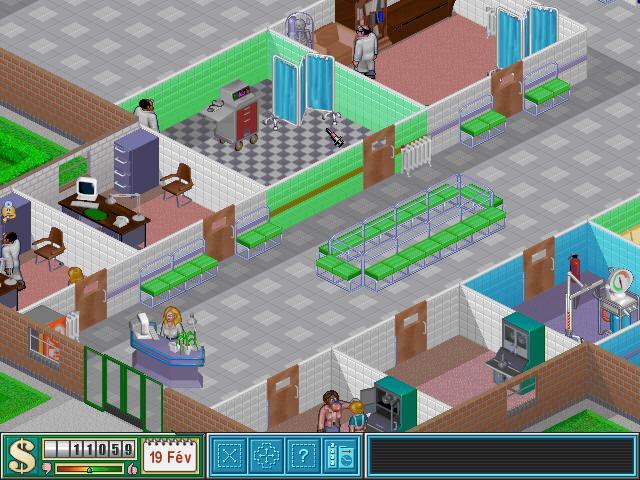This screenshot has width=640, height=480.
Task: Choose the furnish corridor crosshair button
Action: point(266,457)
